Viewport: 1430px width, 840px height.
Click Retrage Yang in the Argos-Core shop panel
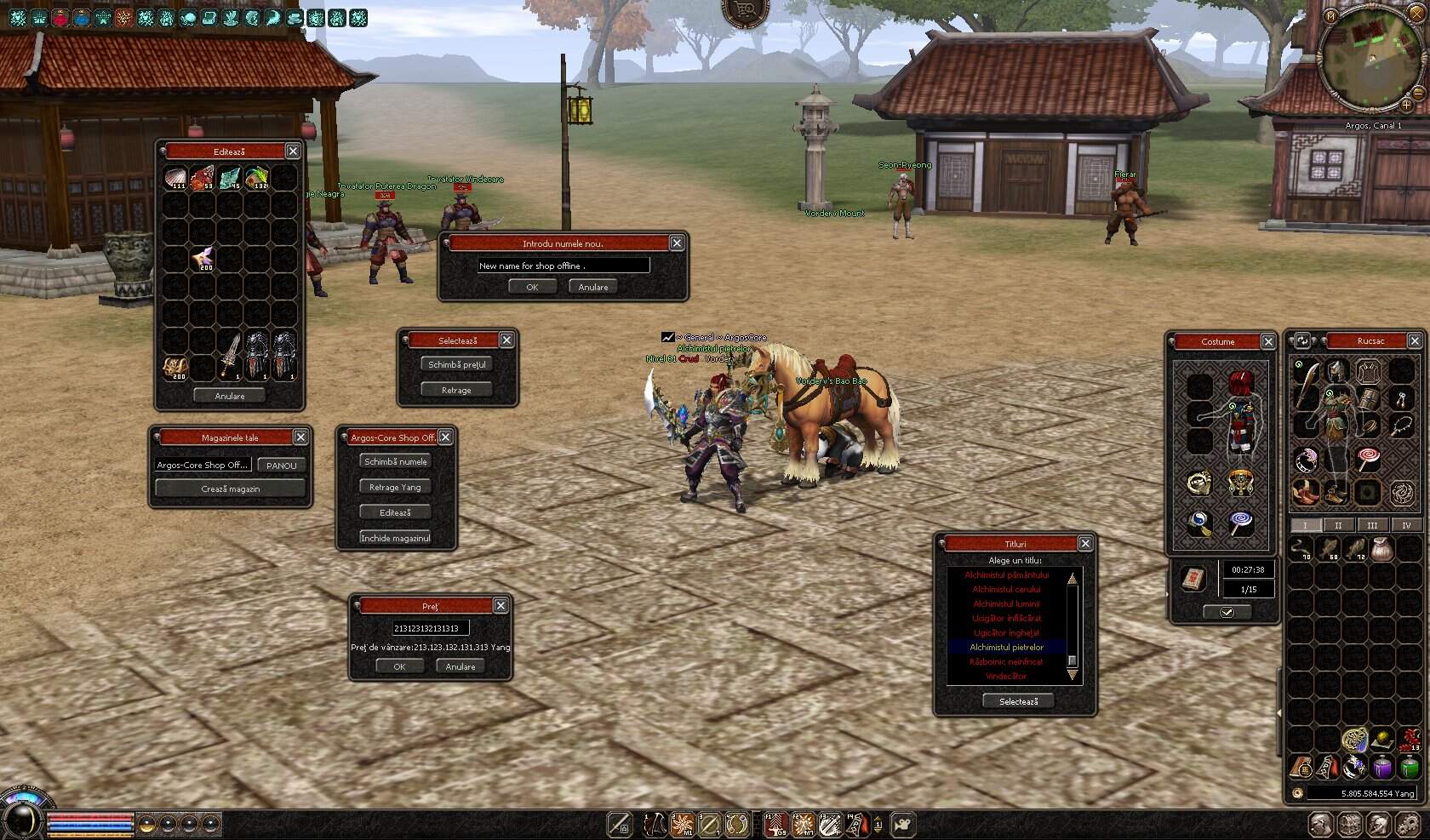[395, 487]
